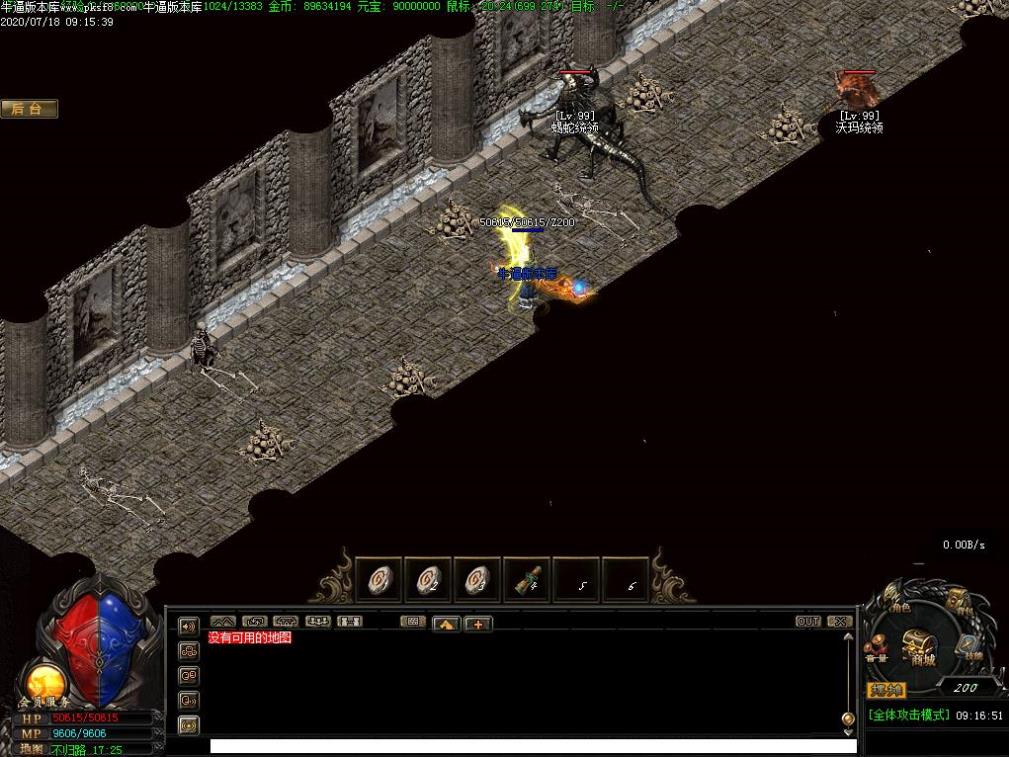This screenshot has width=1009, height=757.
Task: Click the orange up-arrow chat button
Action: (x=445, y=624)
